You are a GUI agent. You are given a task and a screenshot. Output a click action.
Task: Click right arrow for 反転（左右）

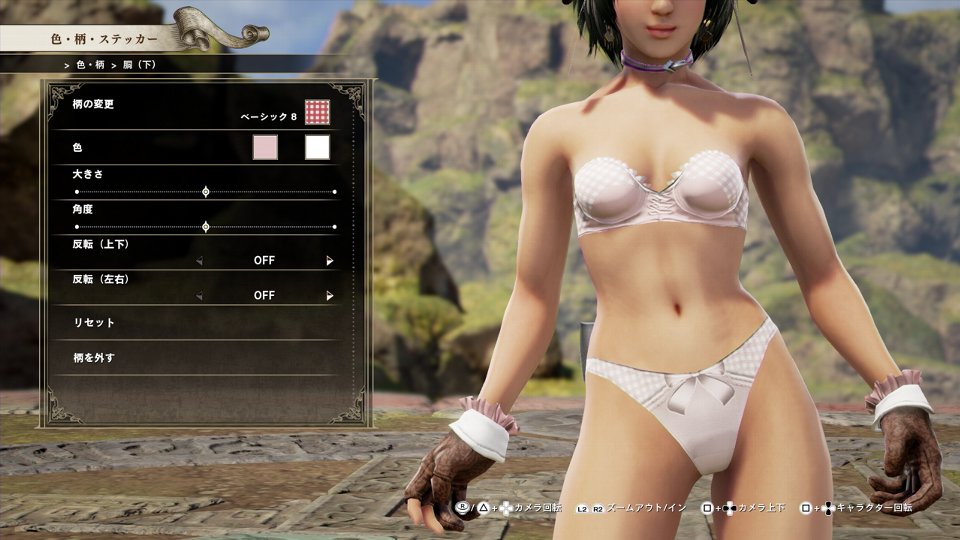click(330, 296)
